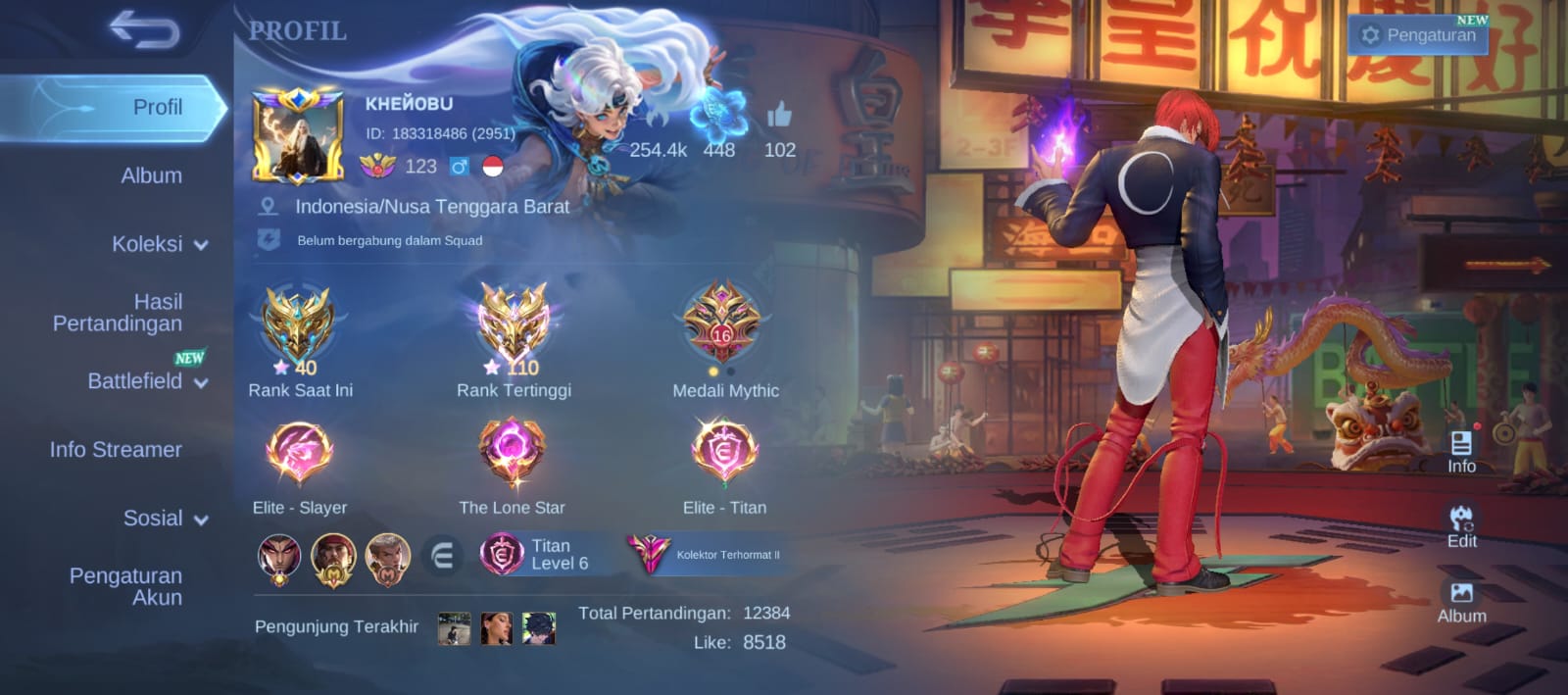Tap the player avatar portrait

[298, 137]
